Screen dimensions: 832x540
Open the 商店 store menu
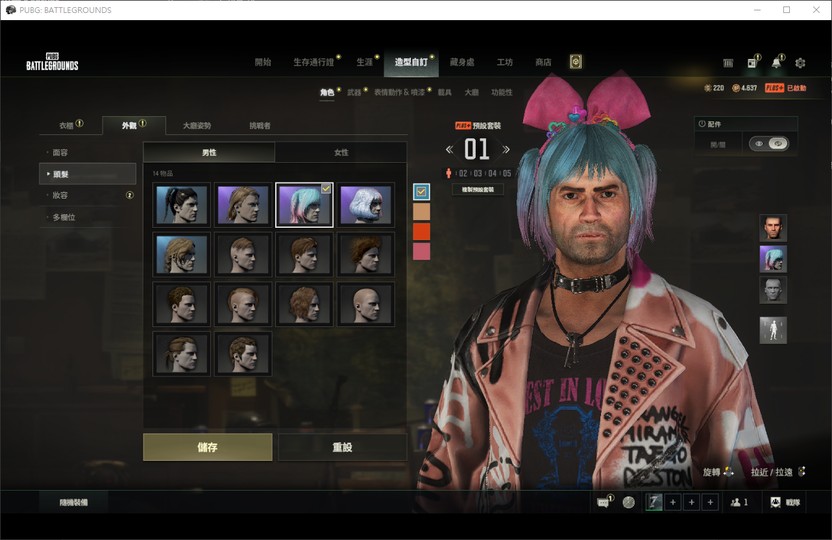pos(543,62)
